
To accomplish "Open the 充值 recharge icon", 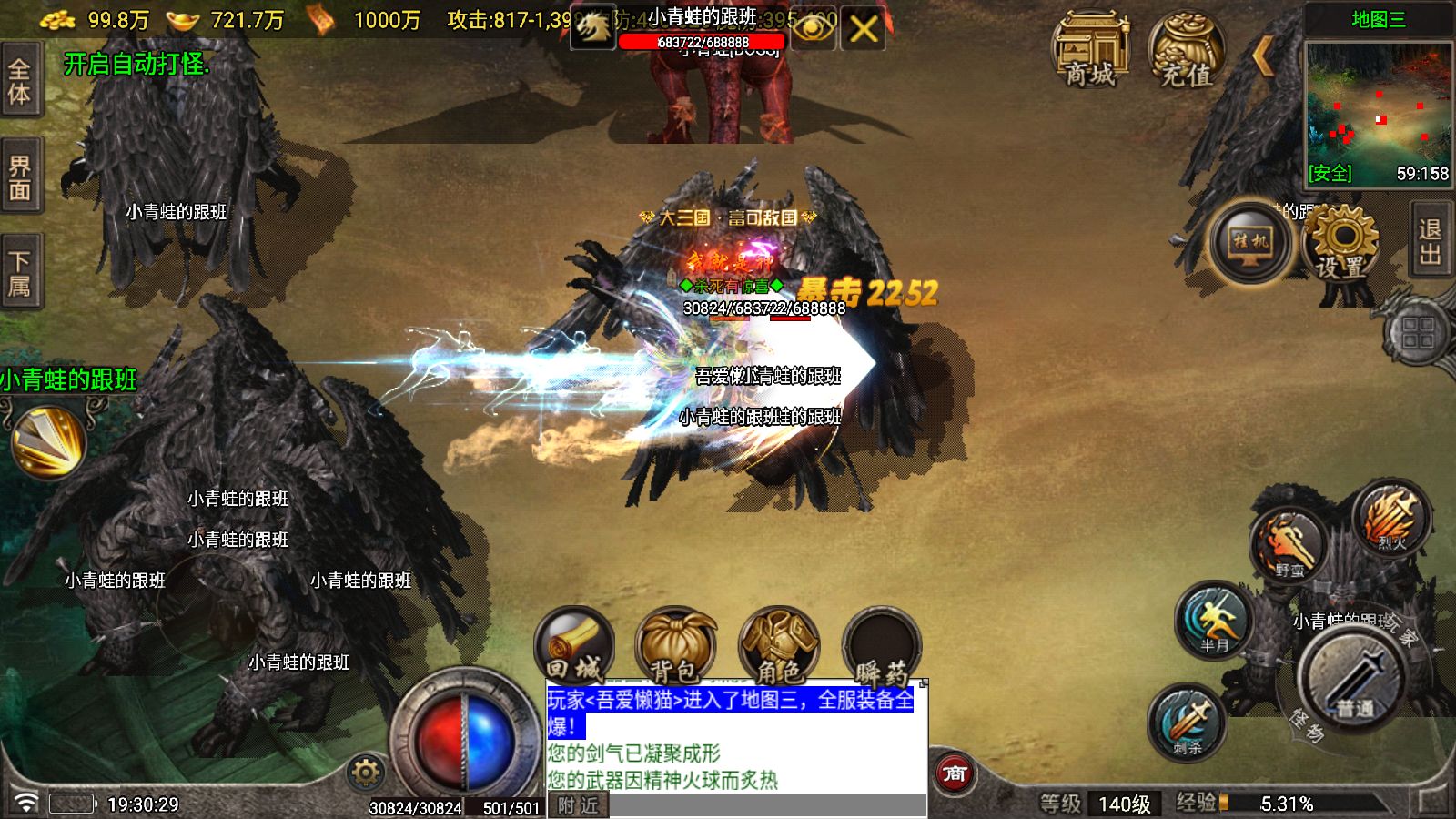I will pyautogui.click(x=1186, y=50).
